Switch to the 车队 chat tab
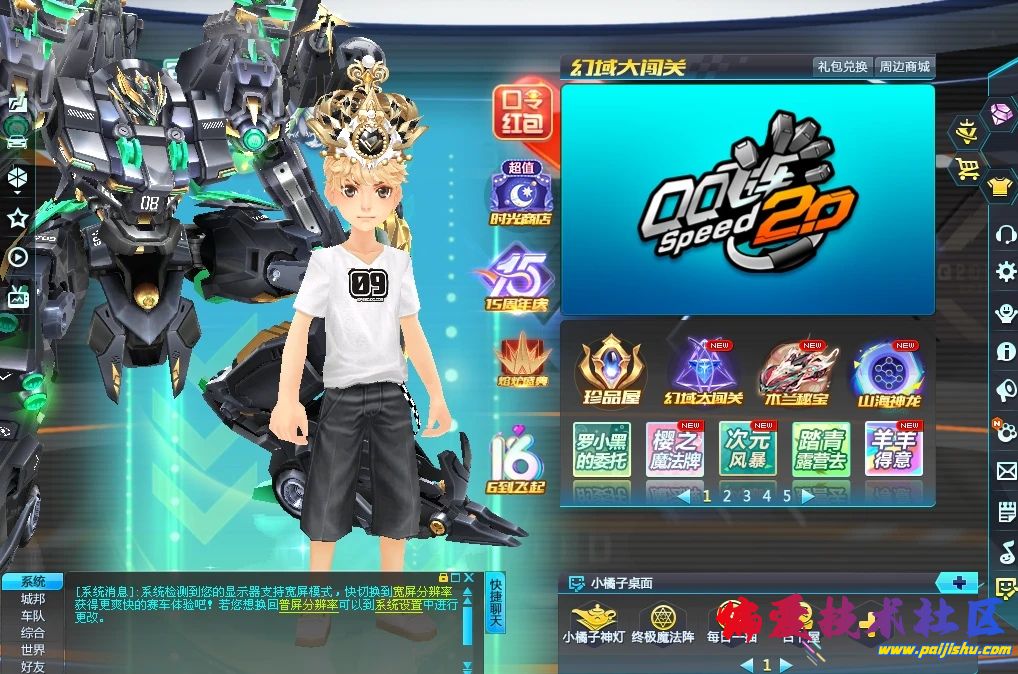 pyautogui.click(x=33, y=616)
